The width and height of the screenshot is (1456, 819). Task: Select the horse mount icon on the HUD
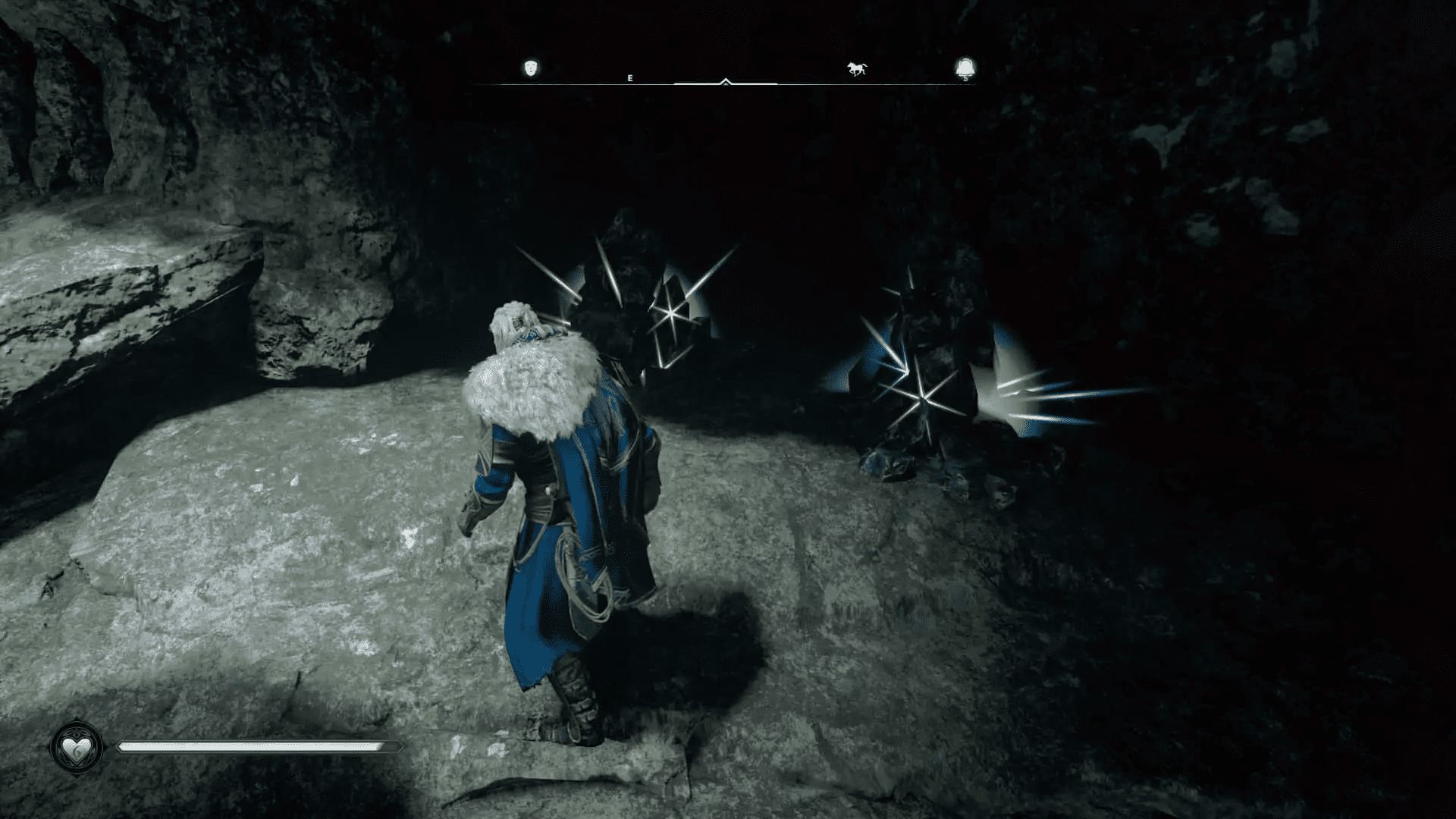click(857, 68)
